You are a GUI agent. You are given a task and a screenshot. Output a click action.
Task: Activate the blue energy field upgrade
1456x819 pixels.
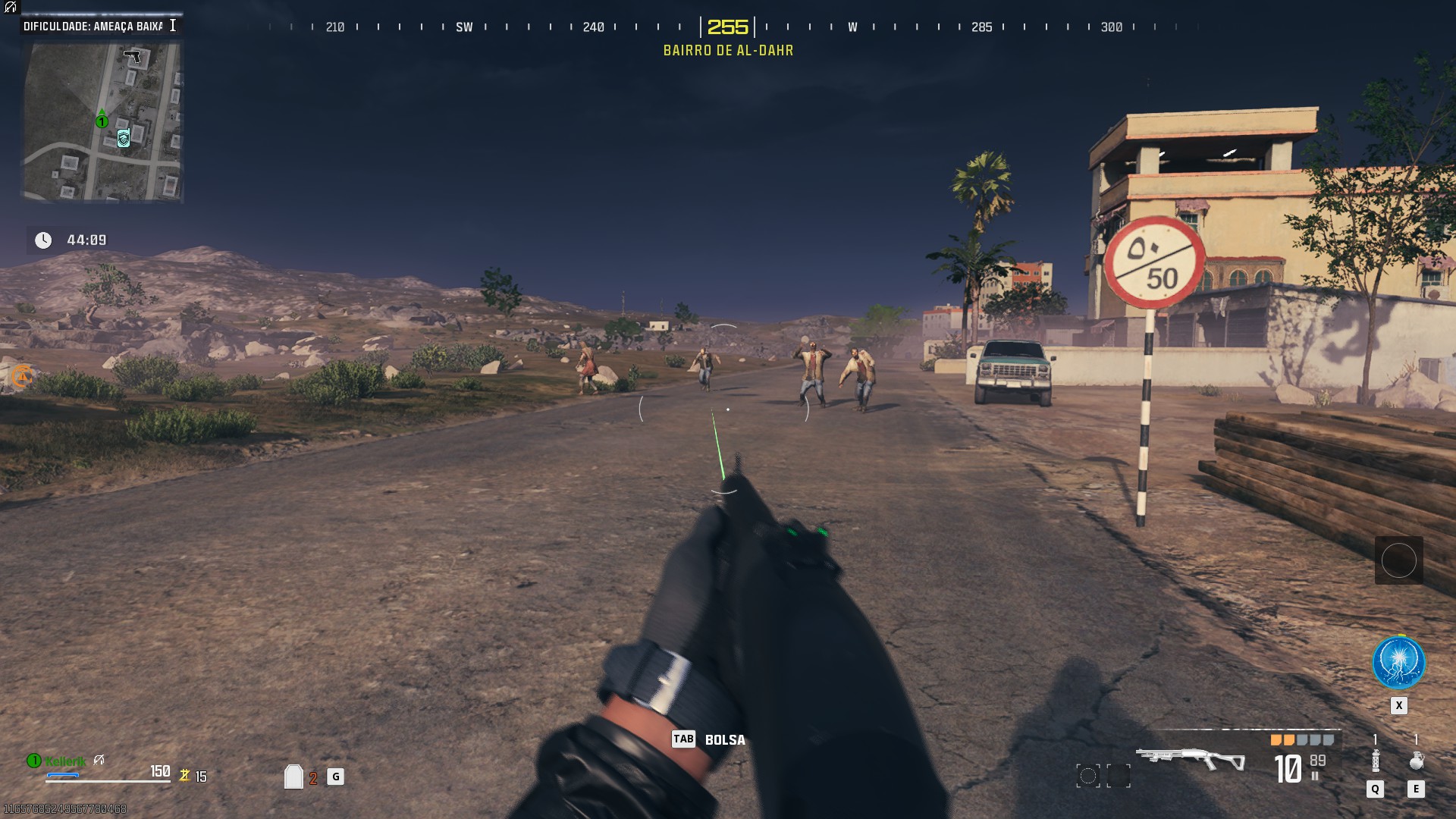tap(1398, 663)
